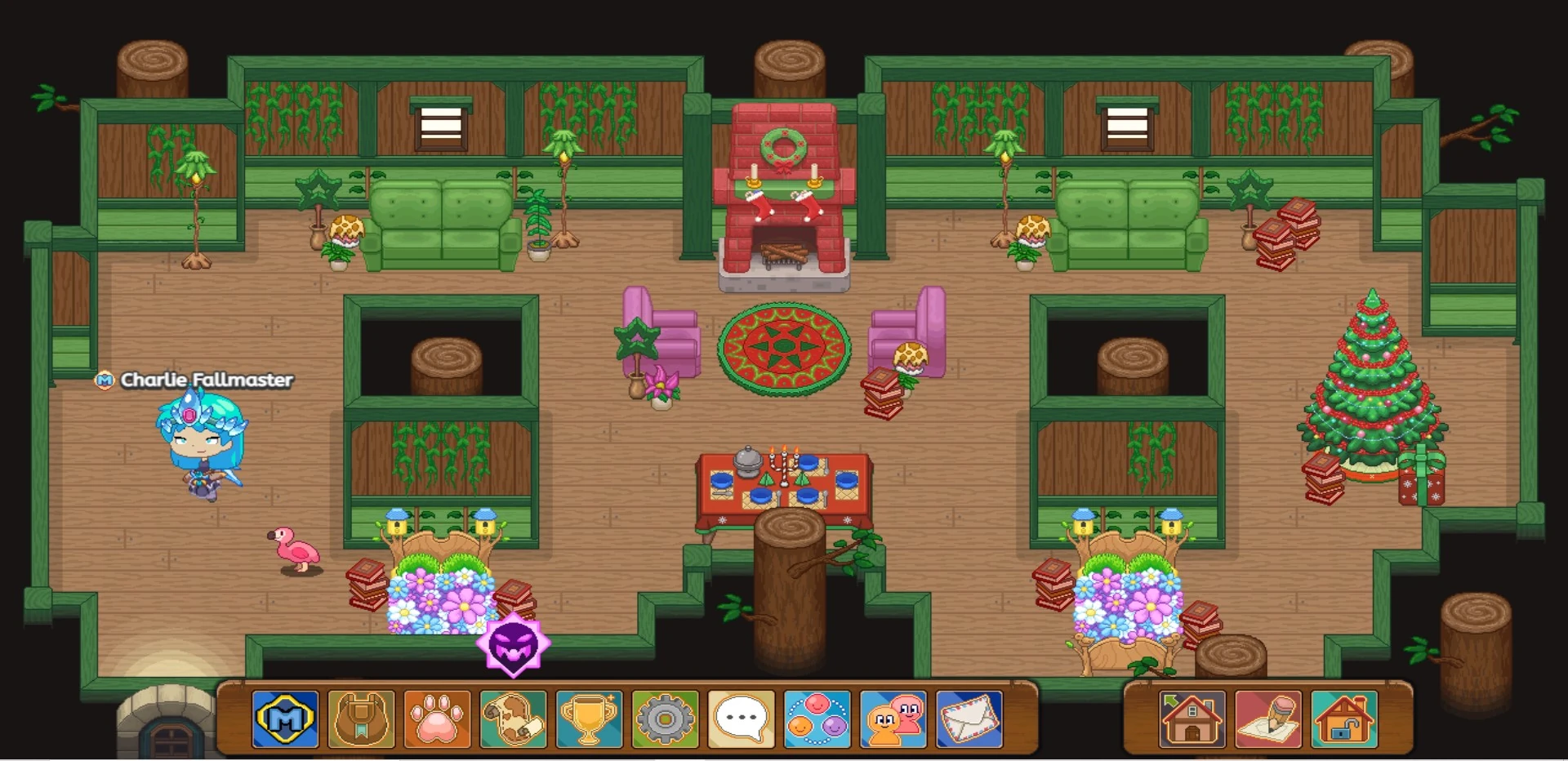View quests via the map scroll icon
Viewport: 1568px width, 761px height.
click(x=514, y=720)
